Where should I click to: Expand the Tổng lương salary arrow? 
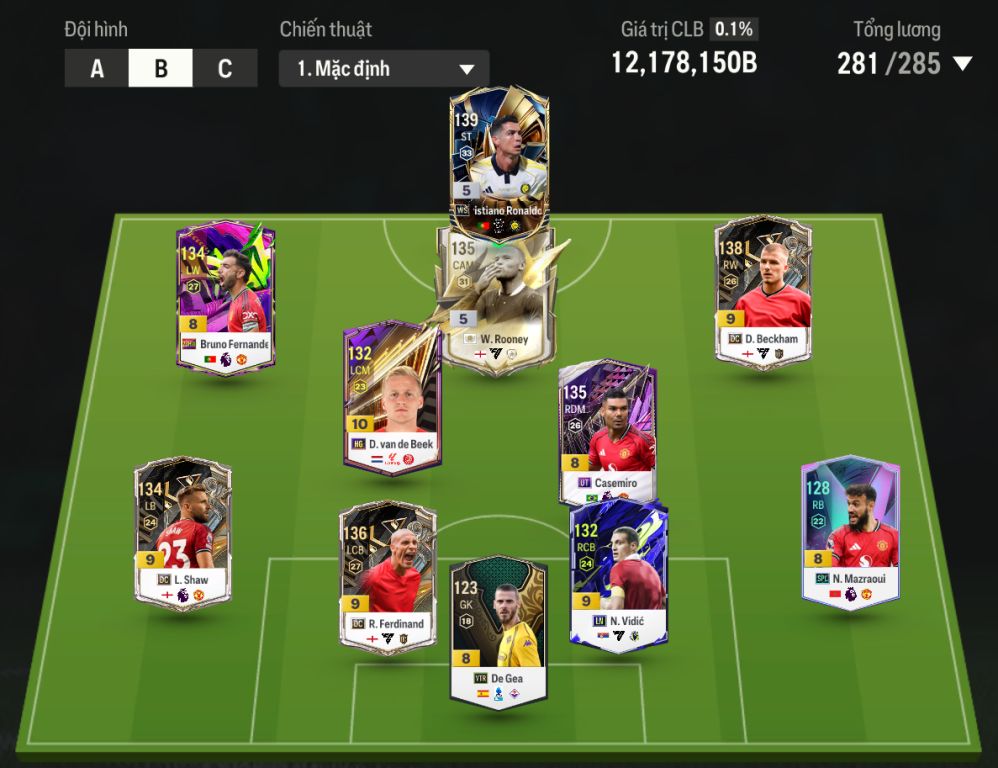coord(962,64)
